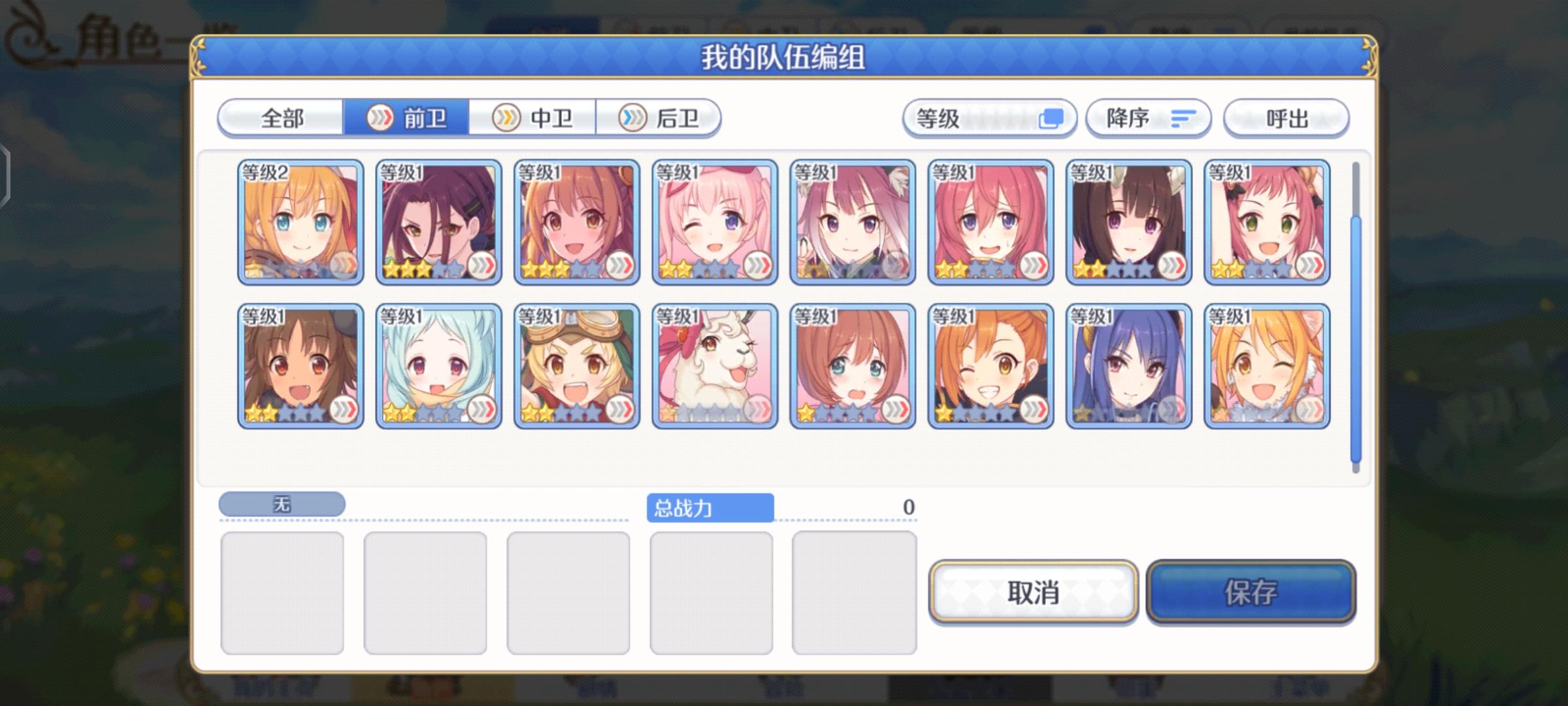Click the red double-arrow icon on the 前卫 tab
1568x706 pixels.
coord(381,118)
